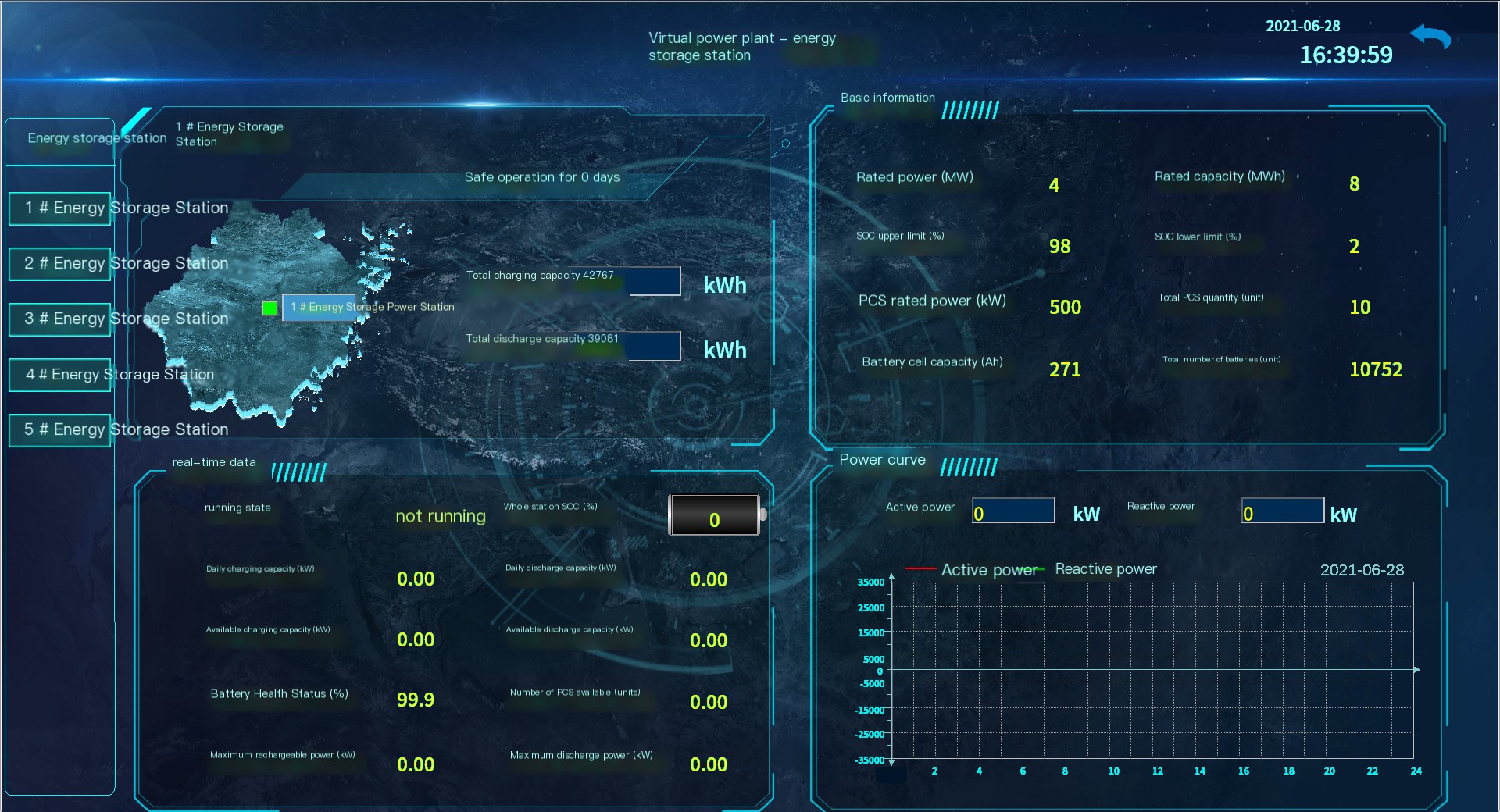Click the striped icon beside Power curve
1500x812 pixels.
pyautogui.click(x=970, y=465)
